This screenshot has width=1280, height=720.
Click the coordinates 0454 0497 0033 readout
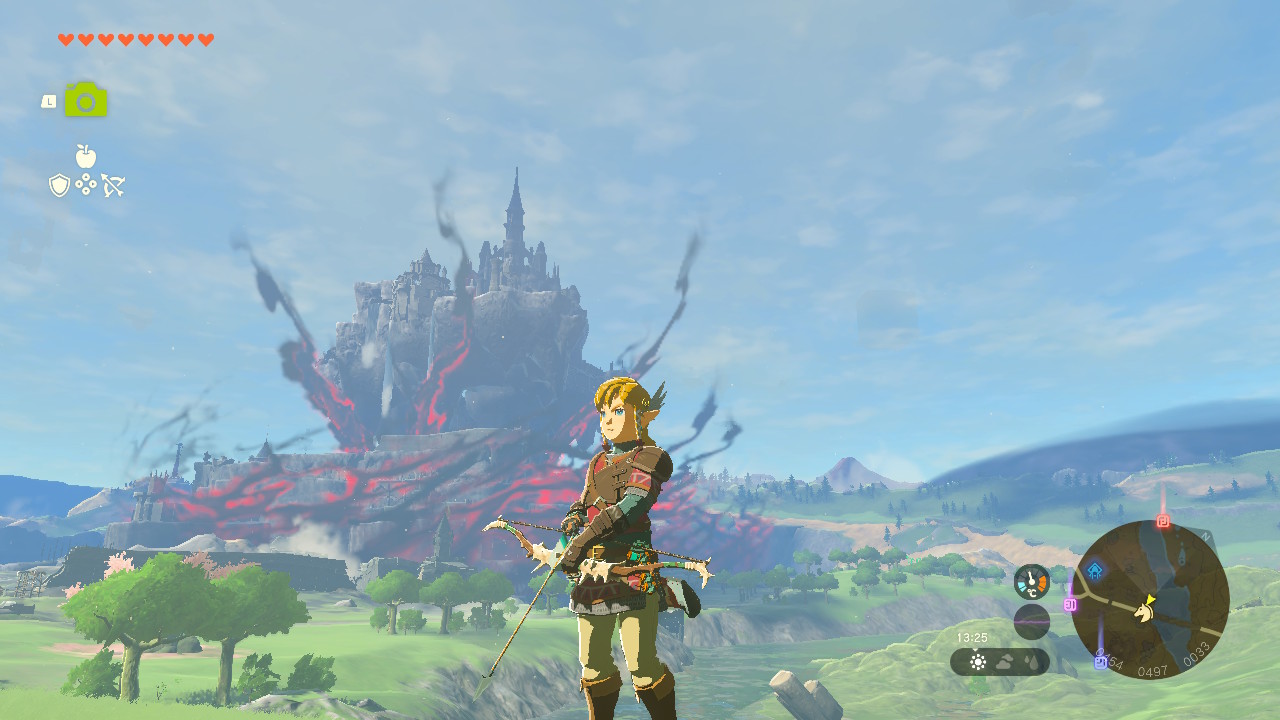[x=1153, y=670]
